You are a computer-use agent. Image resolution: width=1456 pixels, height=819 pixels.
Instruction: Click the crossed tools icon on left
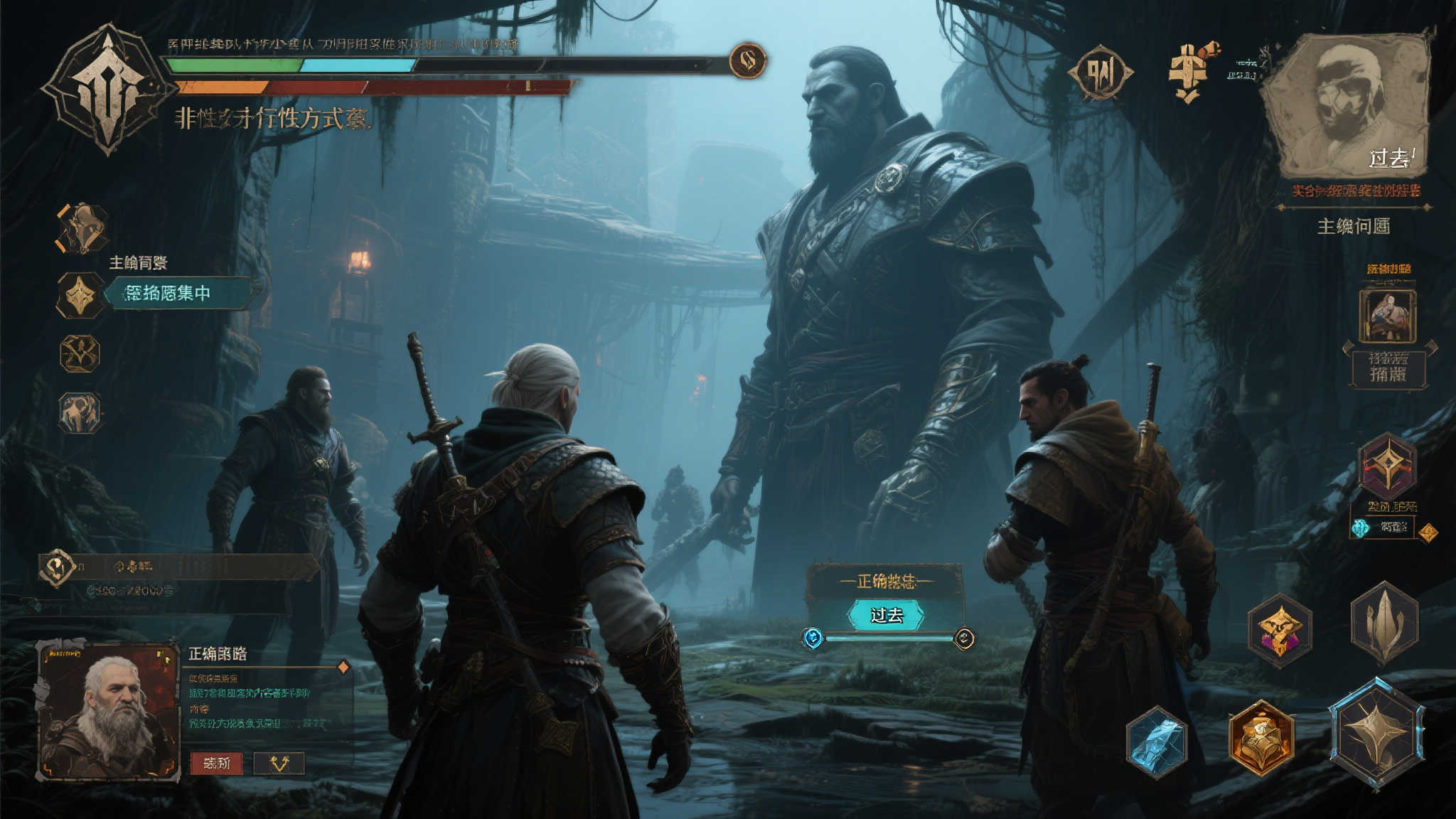click(79, 354)
